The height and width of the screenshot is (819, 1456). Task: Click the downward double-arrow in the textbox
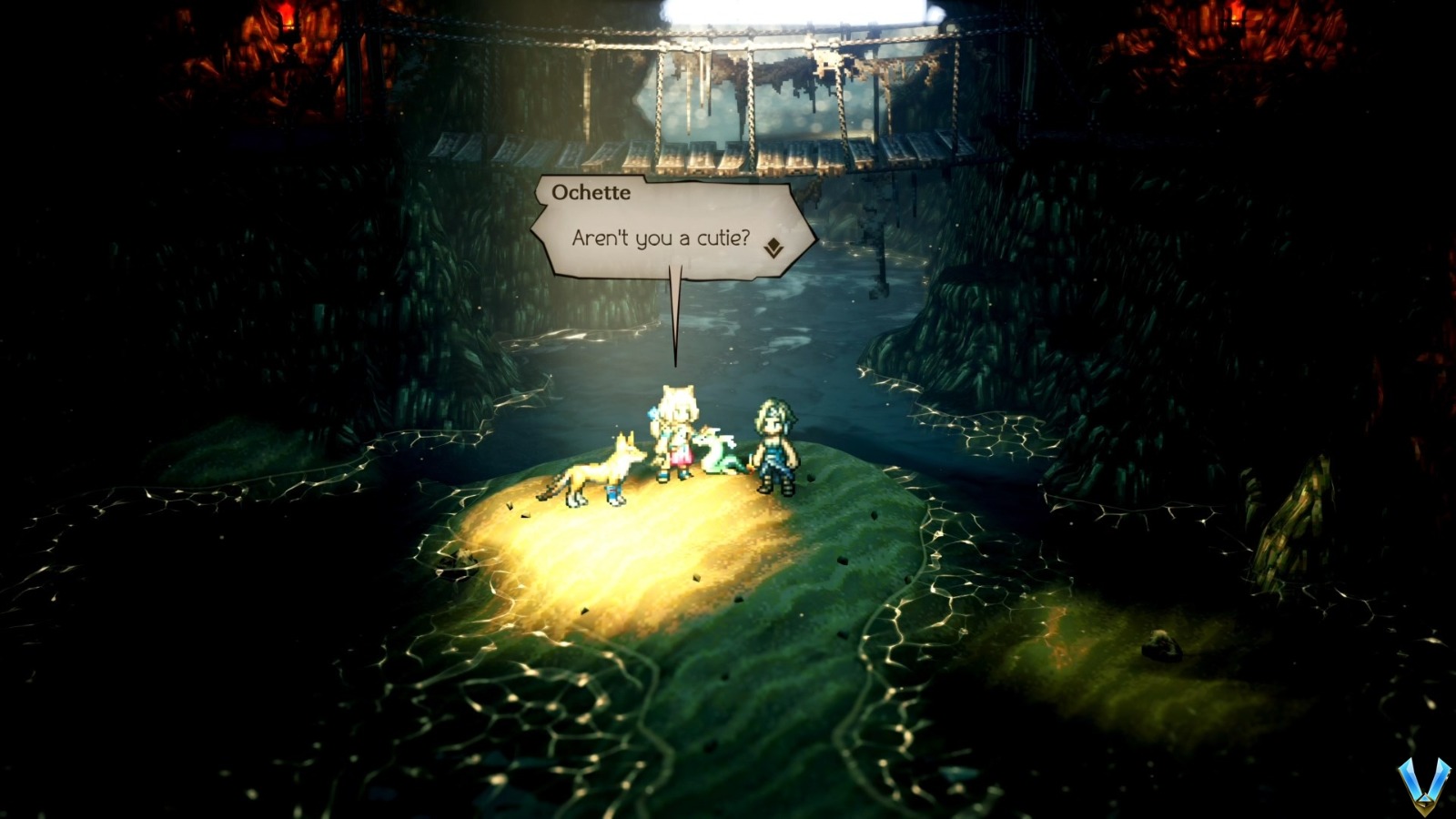point(774,245)
